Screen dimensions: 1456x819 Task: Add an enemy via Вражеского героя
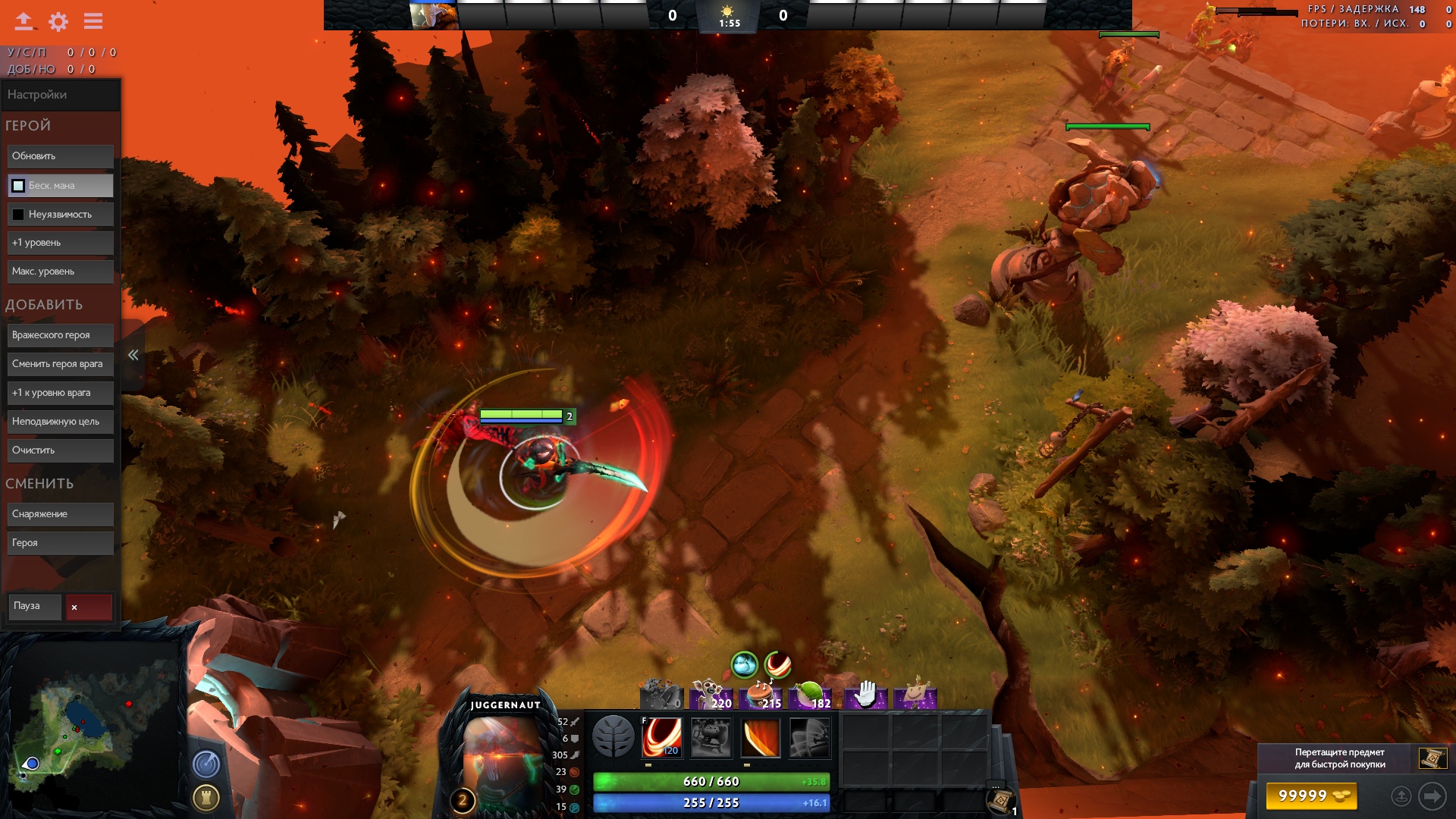(61, 335)
